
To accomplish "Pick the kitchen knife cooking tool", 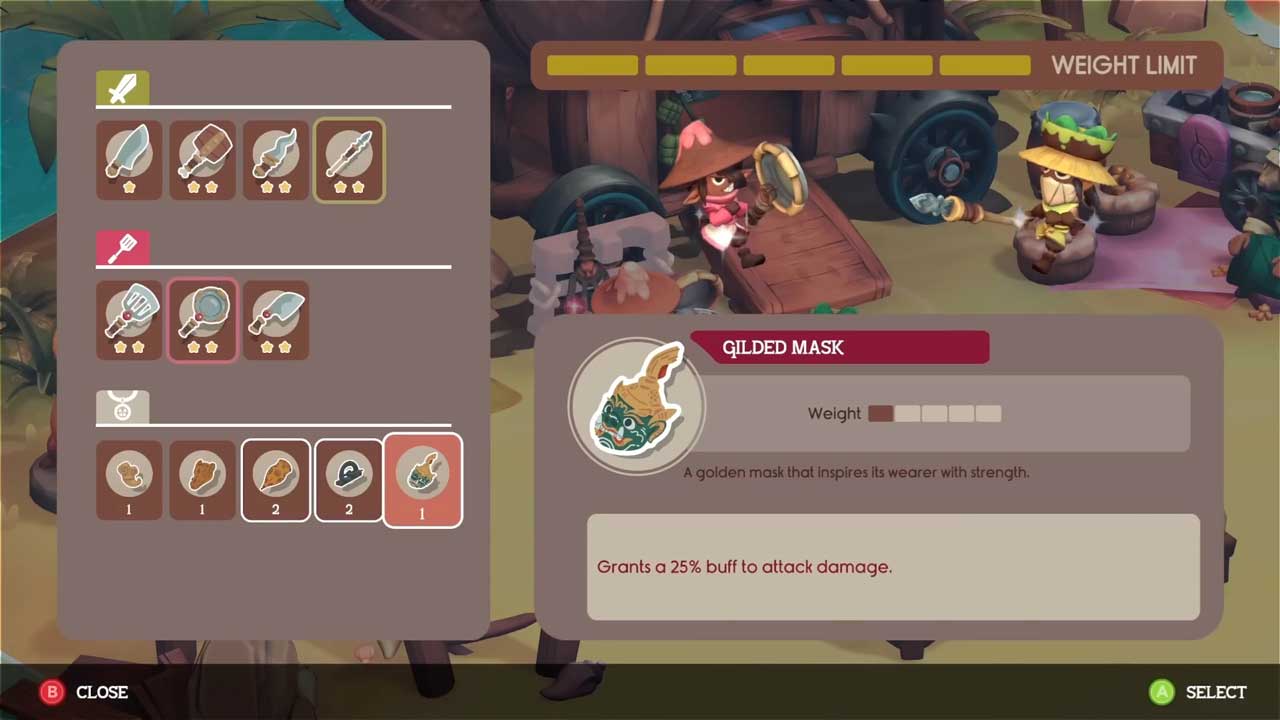I will point(276,320).
